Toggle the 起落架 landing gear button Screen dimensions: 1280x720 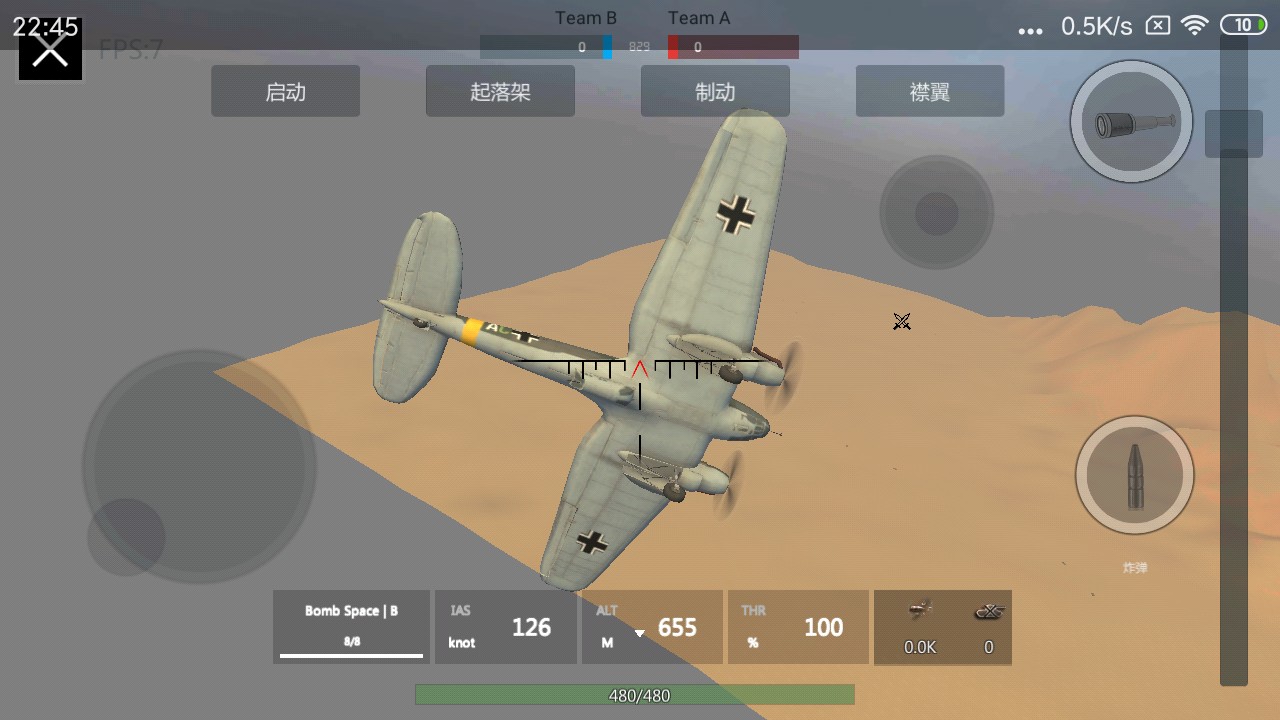tap(500, 92)
